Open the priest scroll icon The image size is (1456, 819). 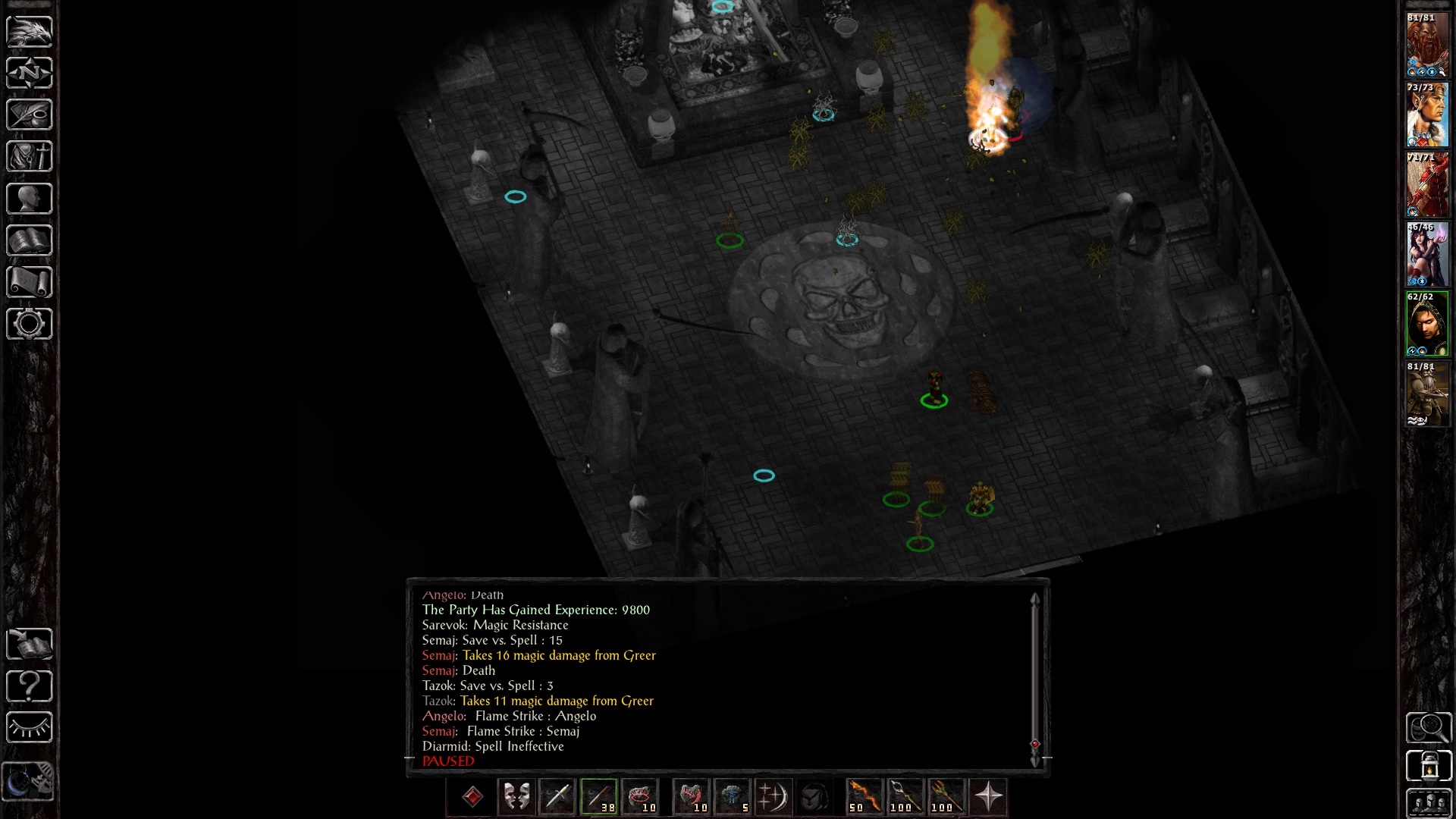(x=30, y=282)
